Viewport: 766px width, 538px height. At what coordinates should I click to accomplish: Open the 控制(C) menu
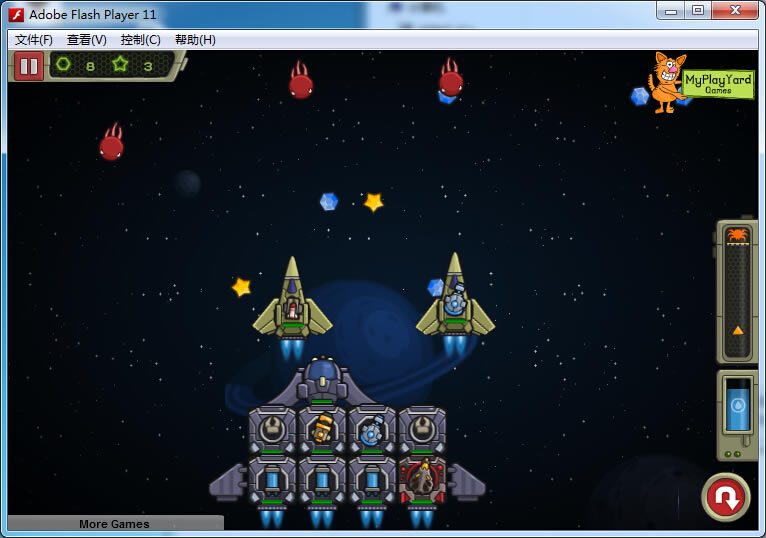coord(140,40)
